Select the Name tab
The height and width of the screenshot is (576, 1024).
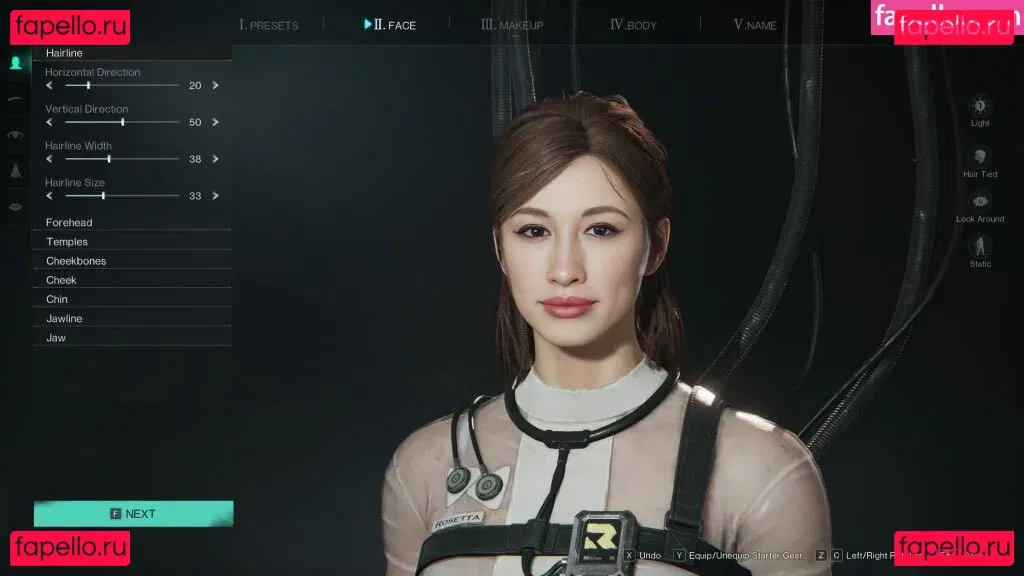(x=755, y=25)
